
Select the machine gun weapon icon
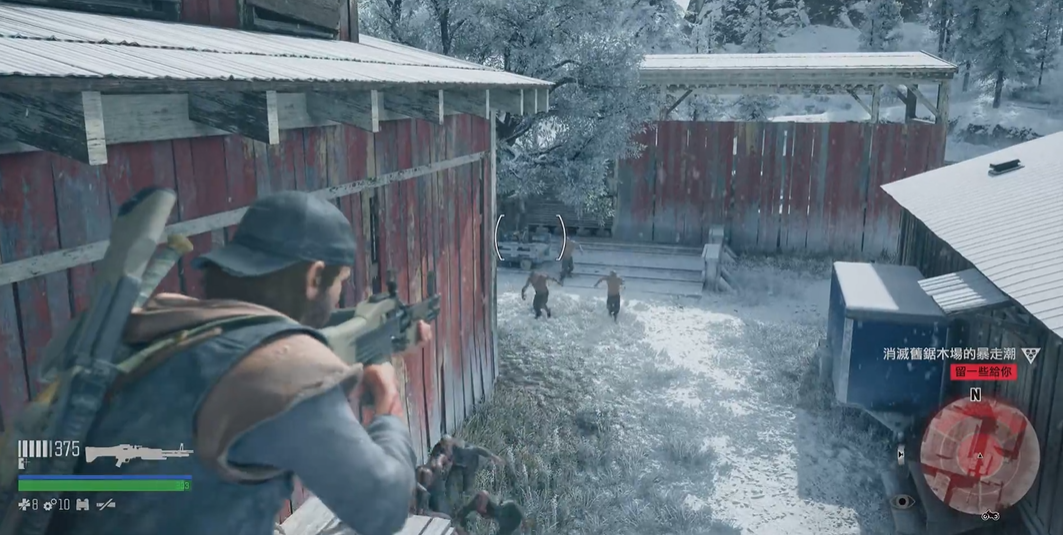tap(138, 453)
